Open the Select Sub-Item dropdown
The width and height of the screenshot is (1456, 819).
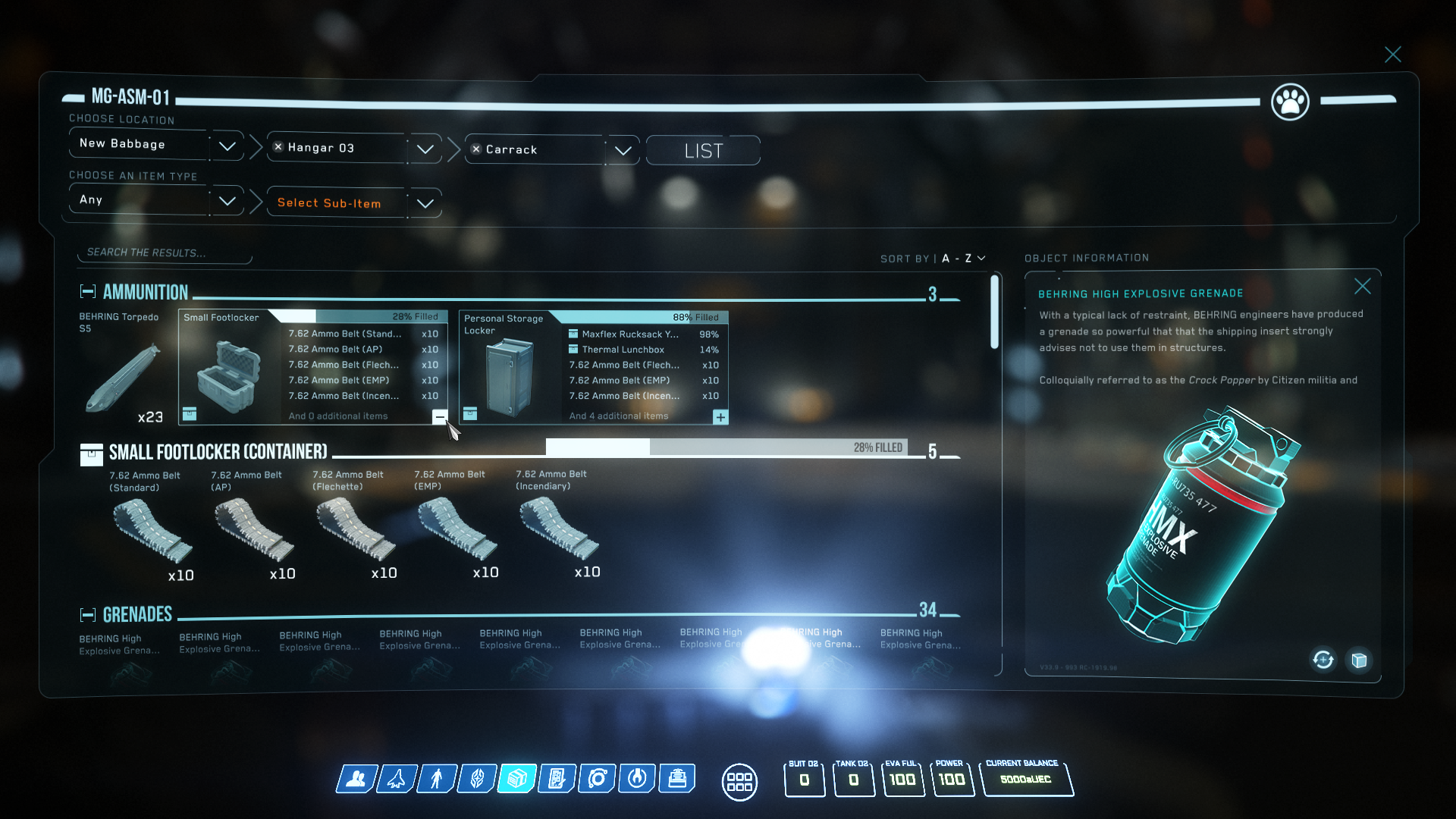[x=425, y=203]
